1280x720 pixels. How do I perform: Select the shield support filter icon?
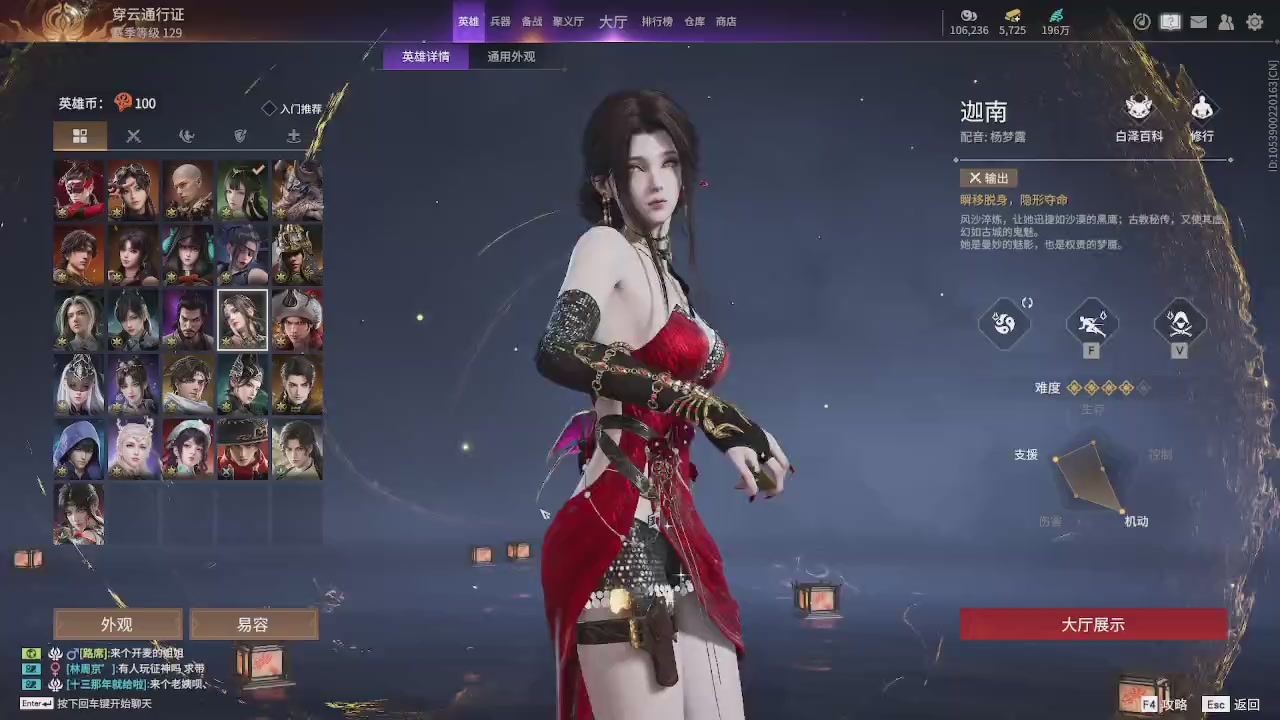pos(240,136)
